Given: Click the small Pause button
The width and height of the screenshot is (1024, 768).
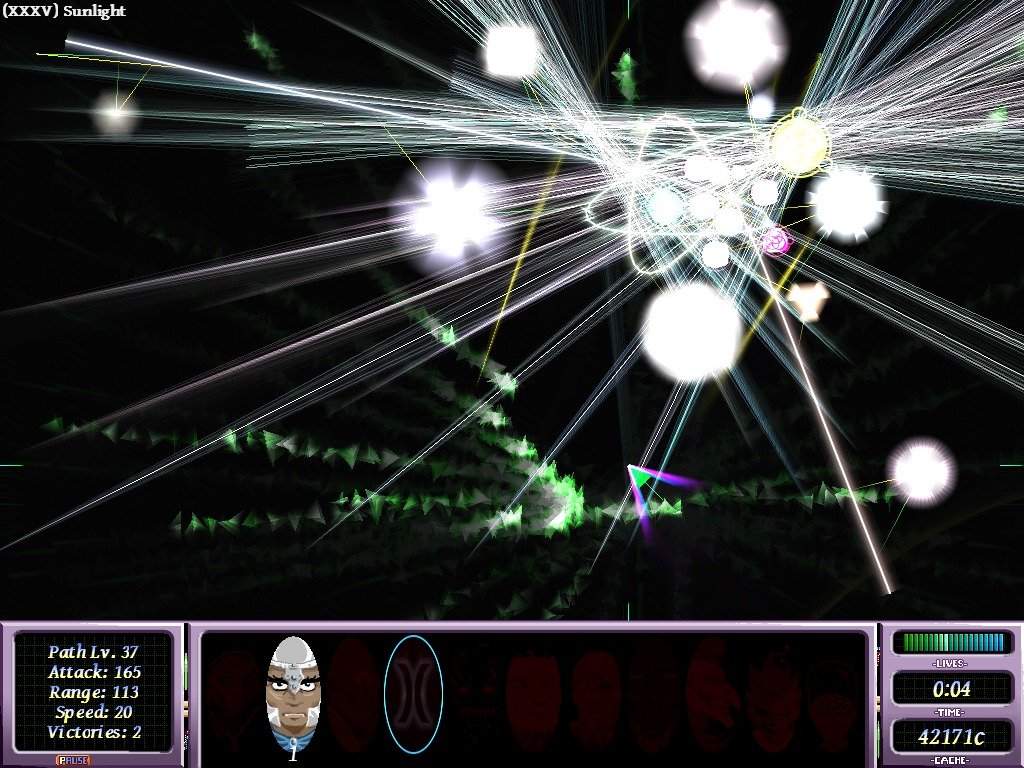Looking at the screenshot, I should [x=71, y=761].
